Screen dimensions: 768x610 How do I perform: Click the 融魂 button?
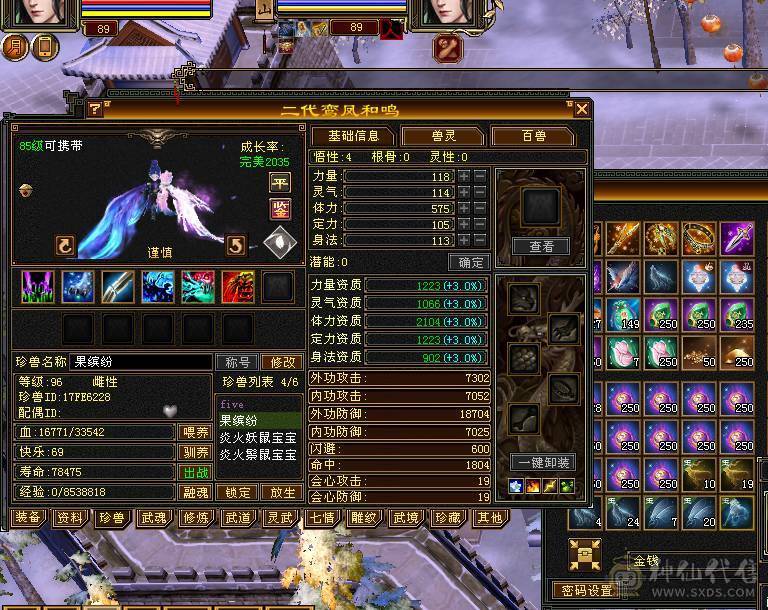click(x=194, y=492)
